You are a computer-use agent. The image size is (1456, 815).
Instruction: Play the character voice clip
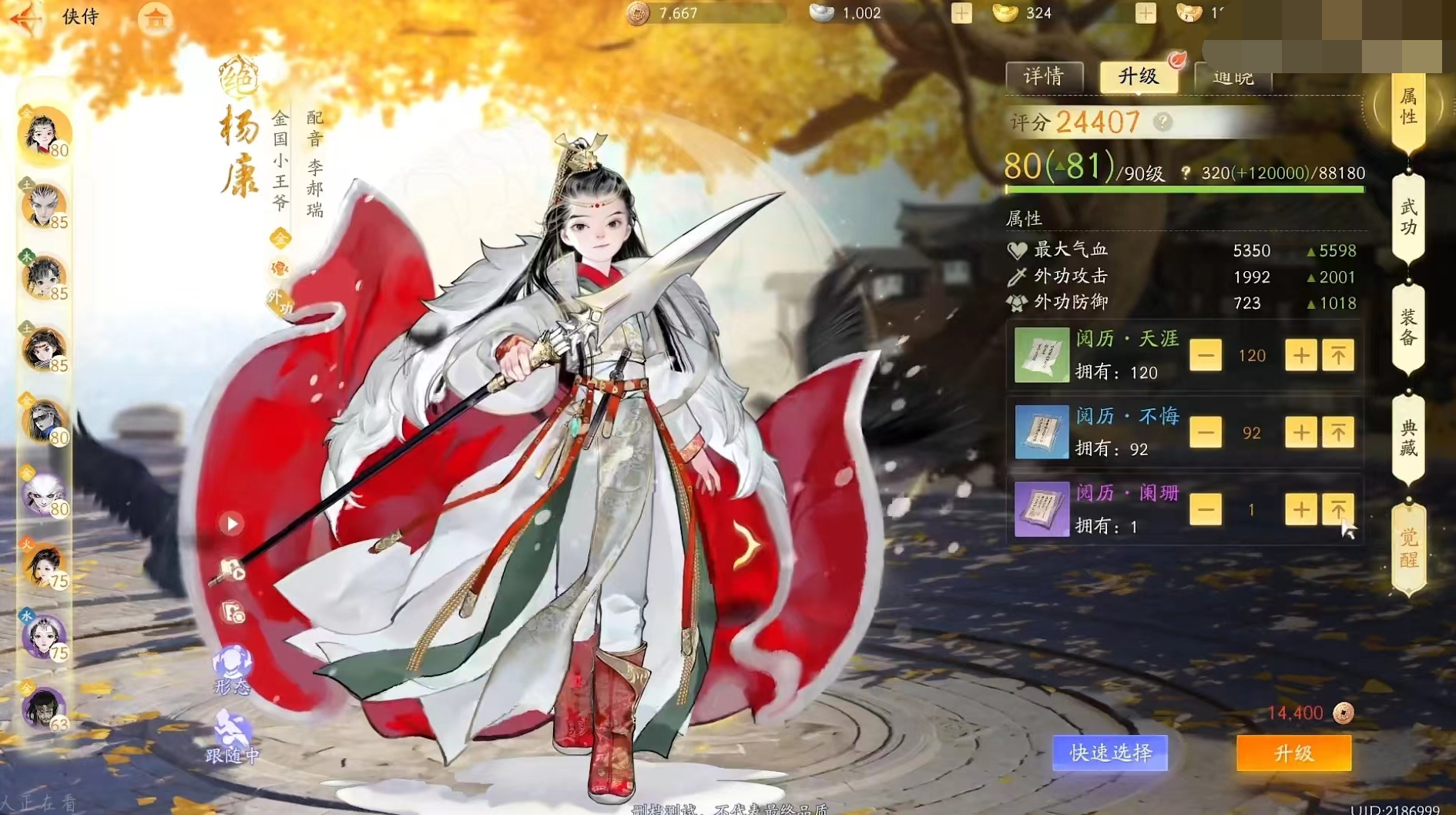[x=231, y=524]
